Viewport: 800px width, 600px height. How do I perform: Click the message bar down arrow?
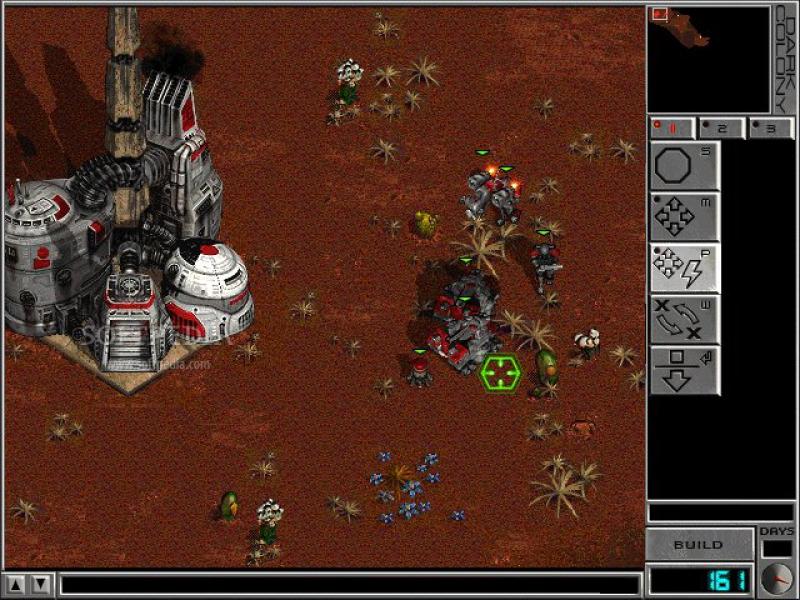click(x=41, y=584)
